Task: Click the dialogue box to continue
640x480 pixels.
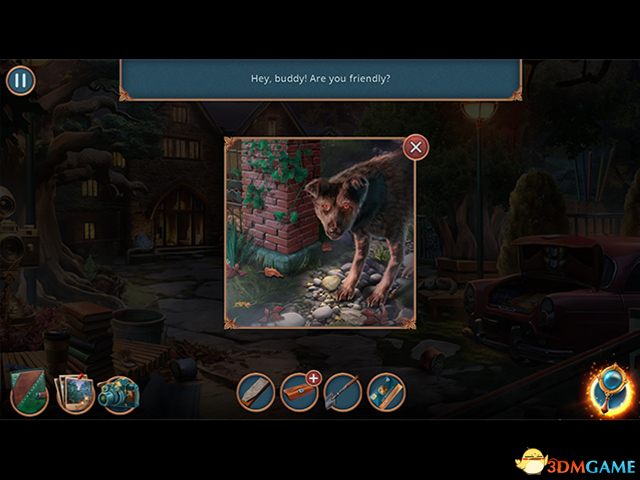Action: click(x=320, y=78)
